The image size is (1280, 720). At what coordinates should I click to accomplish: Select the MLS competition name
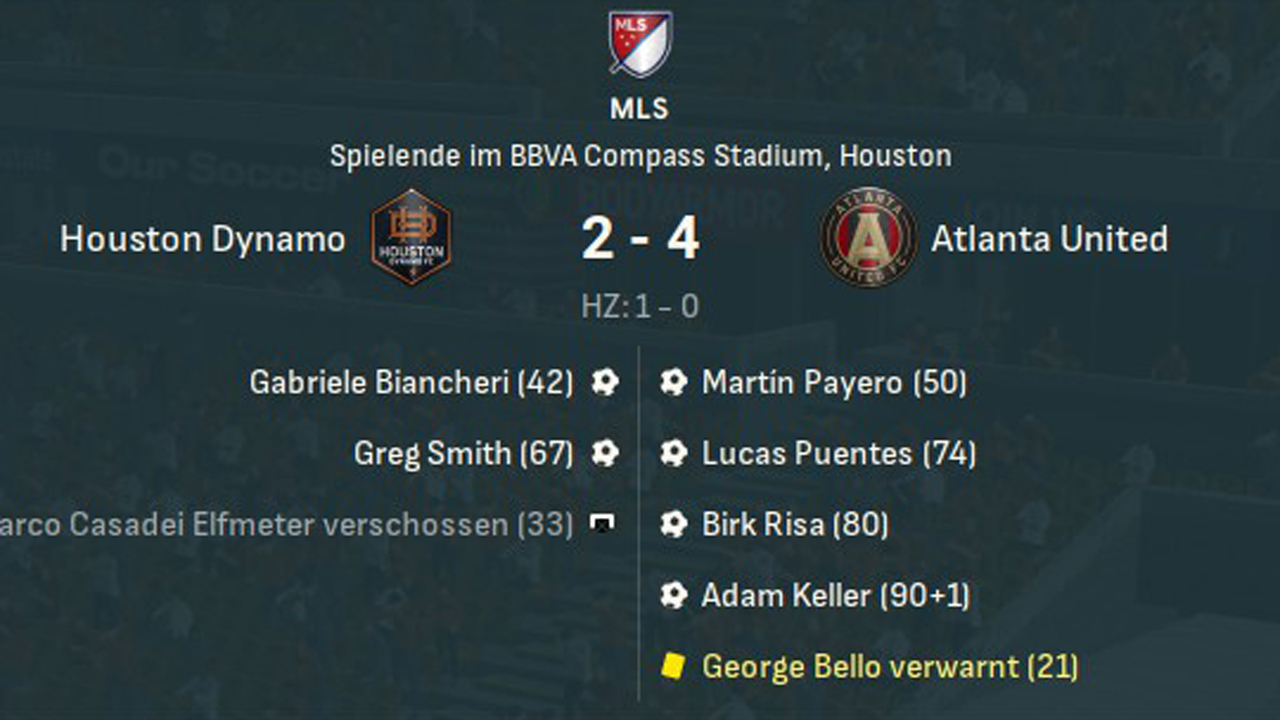coord(640,109)
